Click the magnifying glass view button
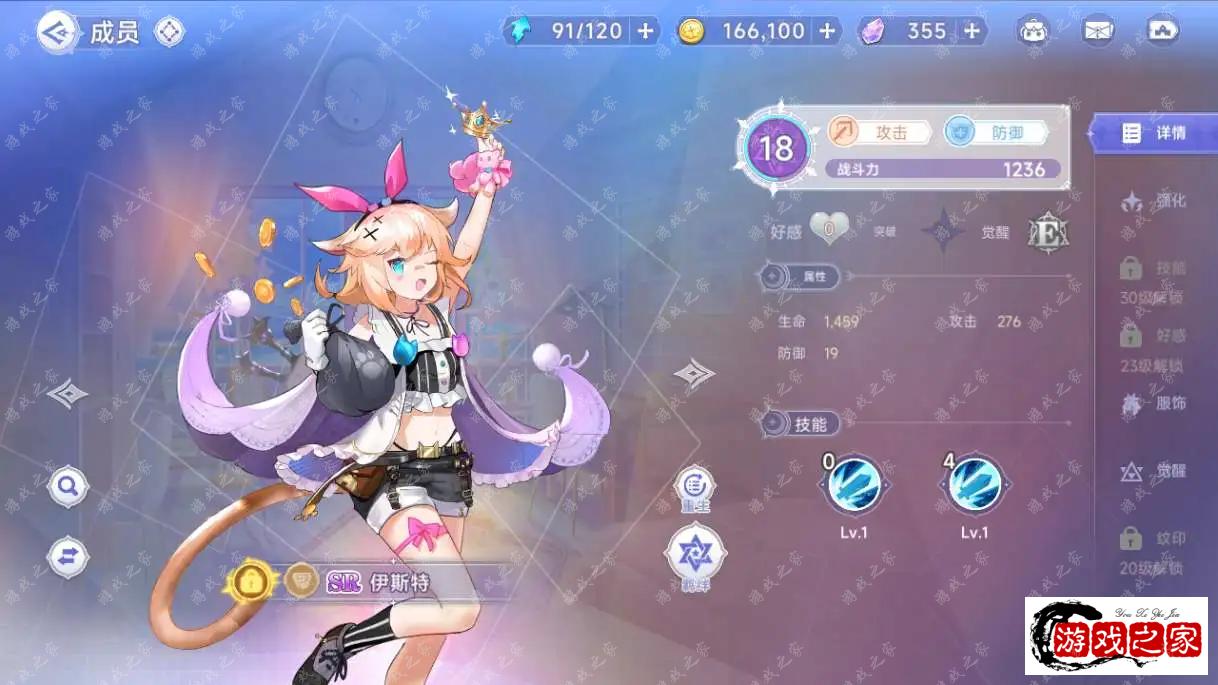 [68, 487]
